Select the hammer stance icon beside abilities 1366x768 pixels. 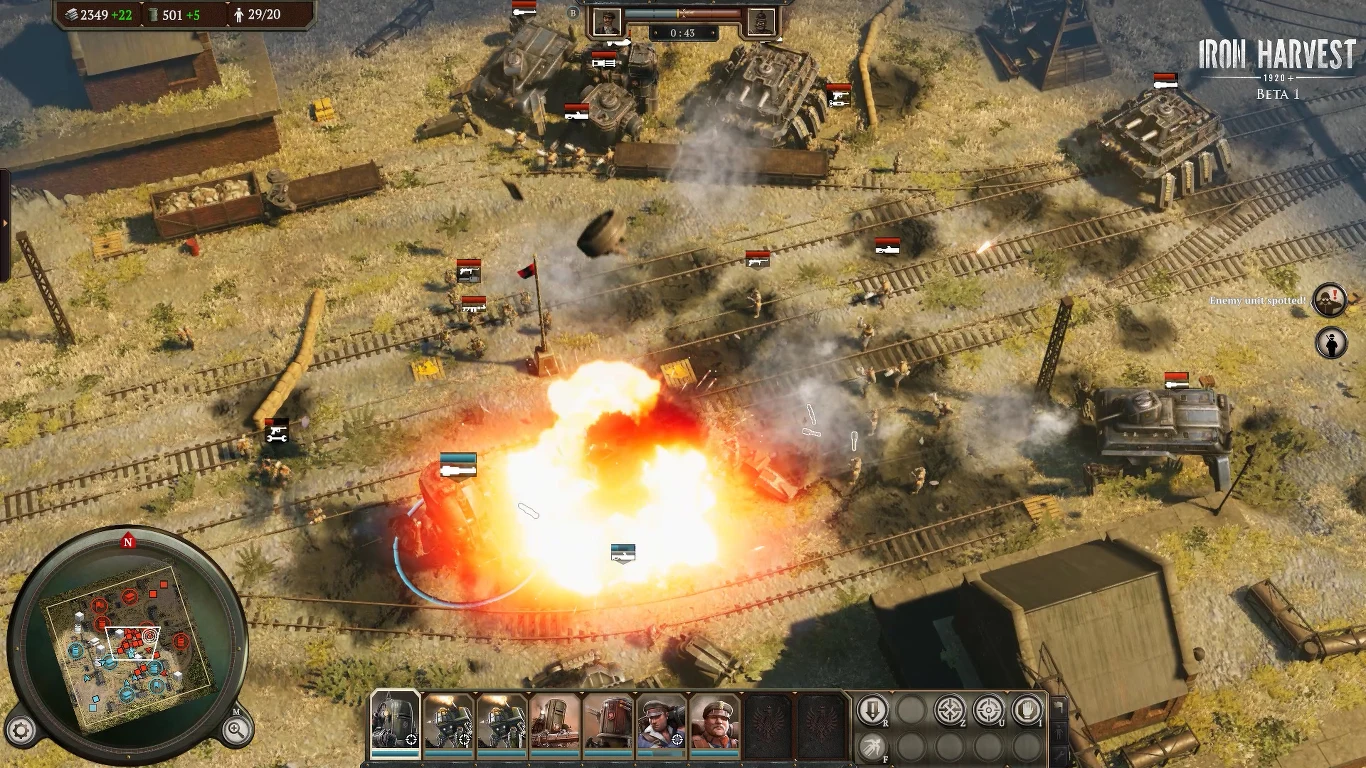1059,706
